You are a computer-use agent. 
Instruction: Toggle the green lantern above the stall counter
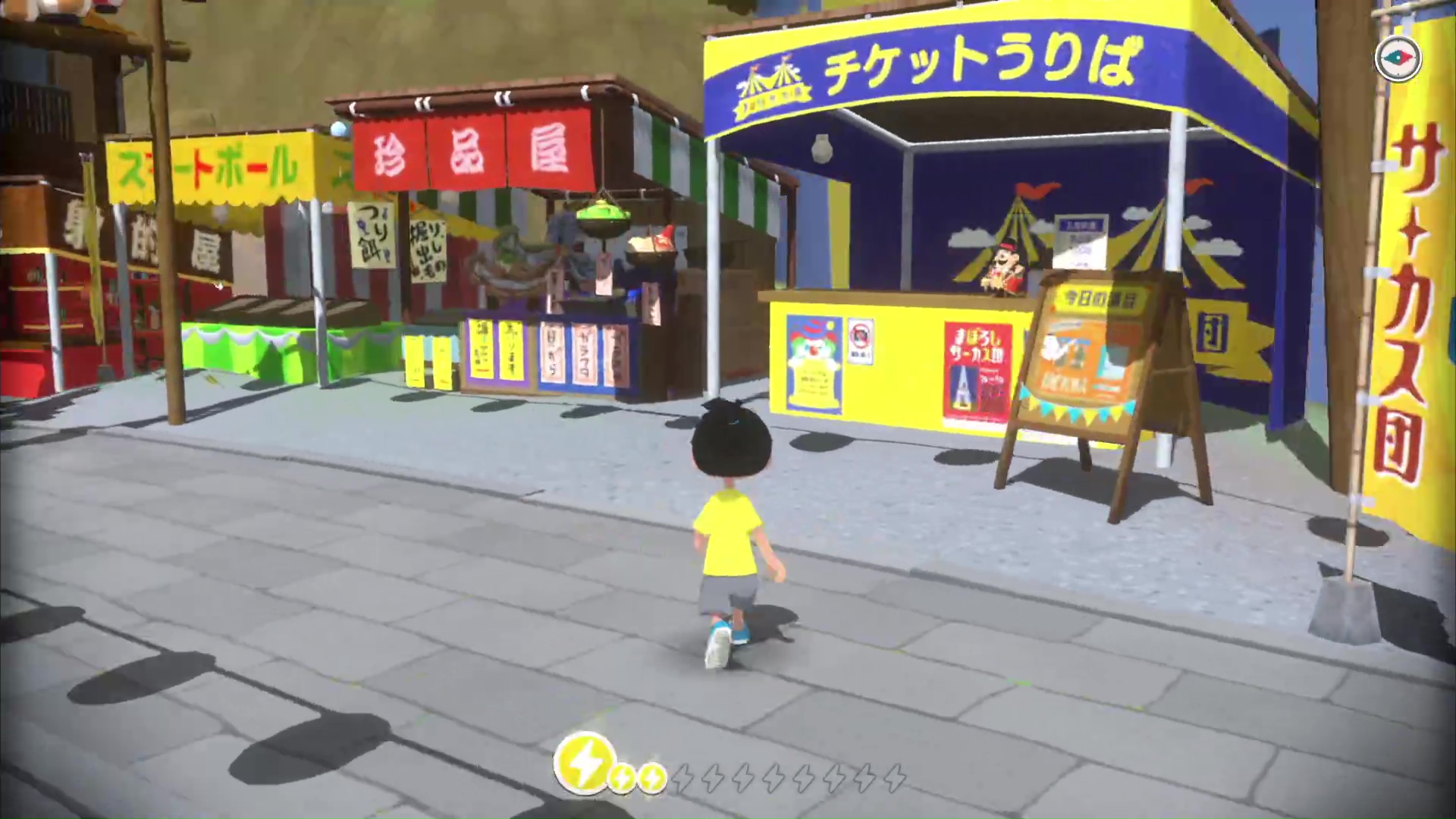point(603,215)
